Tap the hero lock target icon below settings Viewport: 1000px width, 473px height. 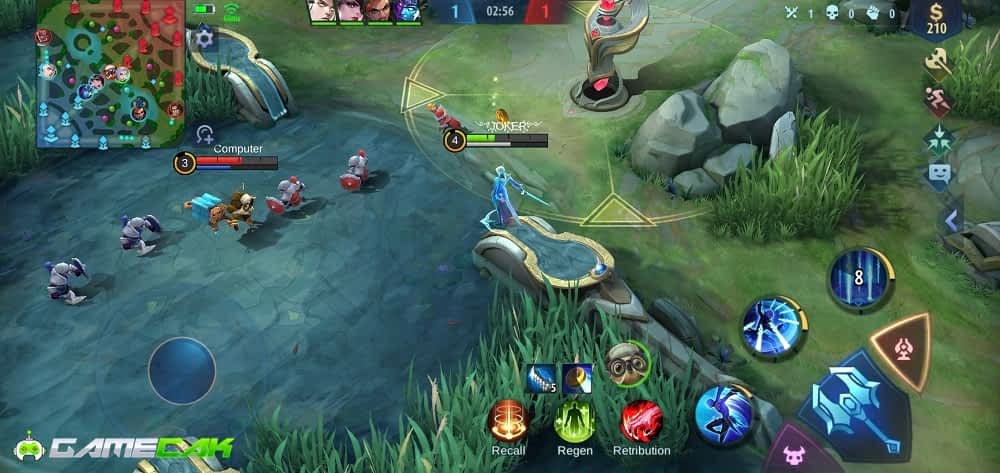tap(205, 133)
